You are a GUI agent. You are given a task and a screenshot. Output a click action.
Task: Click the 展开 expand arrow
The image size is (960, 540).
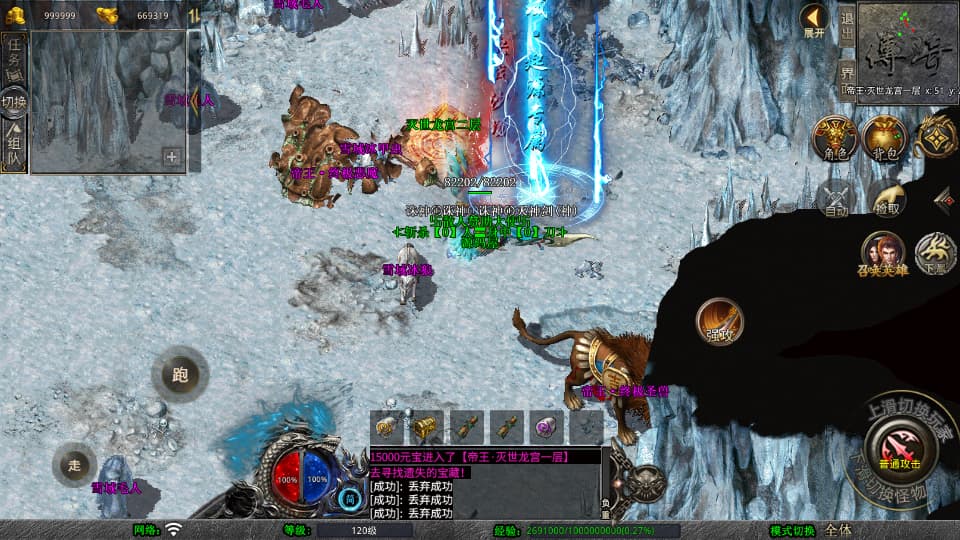[x=814, y=20]
